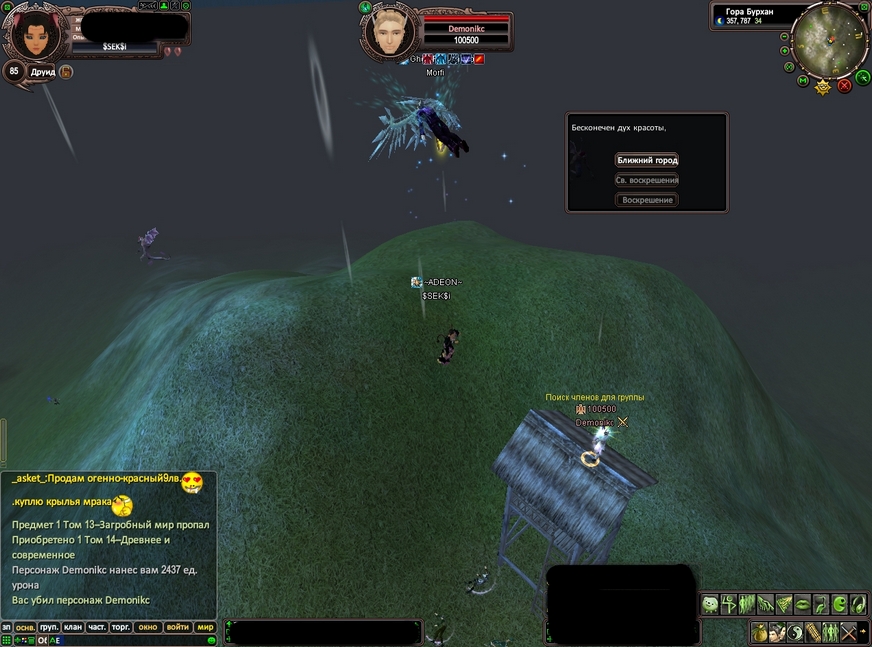Open the character portrait menu icon

click(777, 632)
